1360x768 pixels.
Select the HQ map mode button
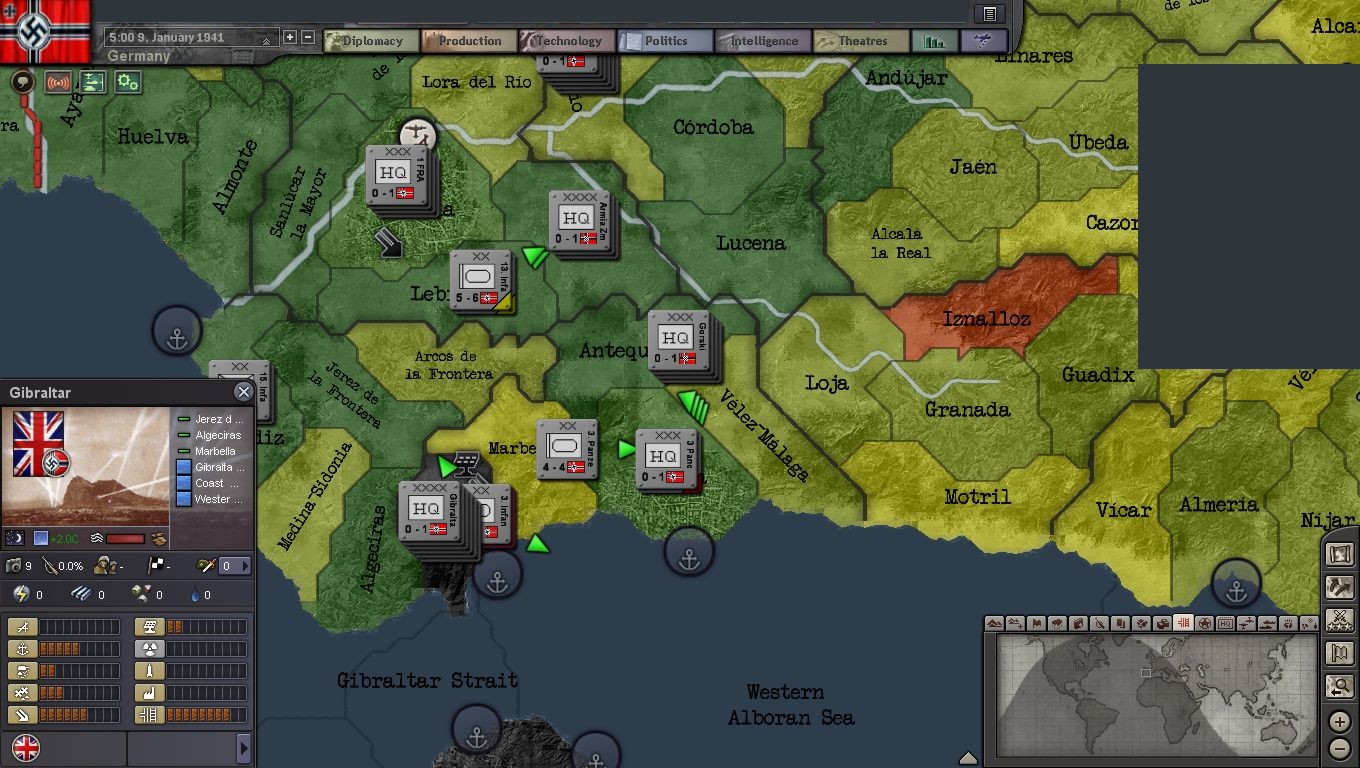click(1225, 624)
